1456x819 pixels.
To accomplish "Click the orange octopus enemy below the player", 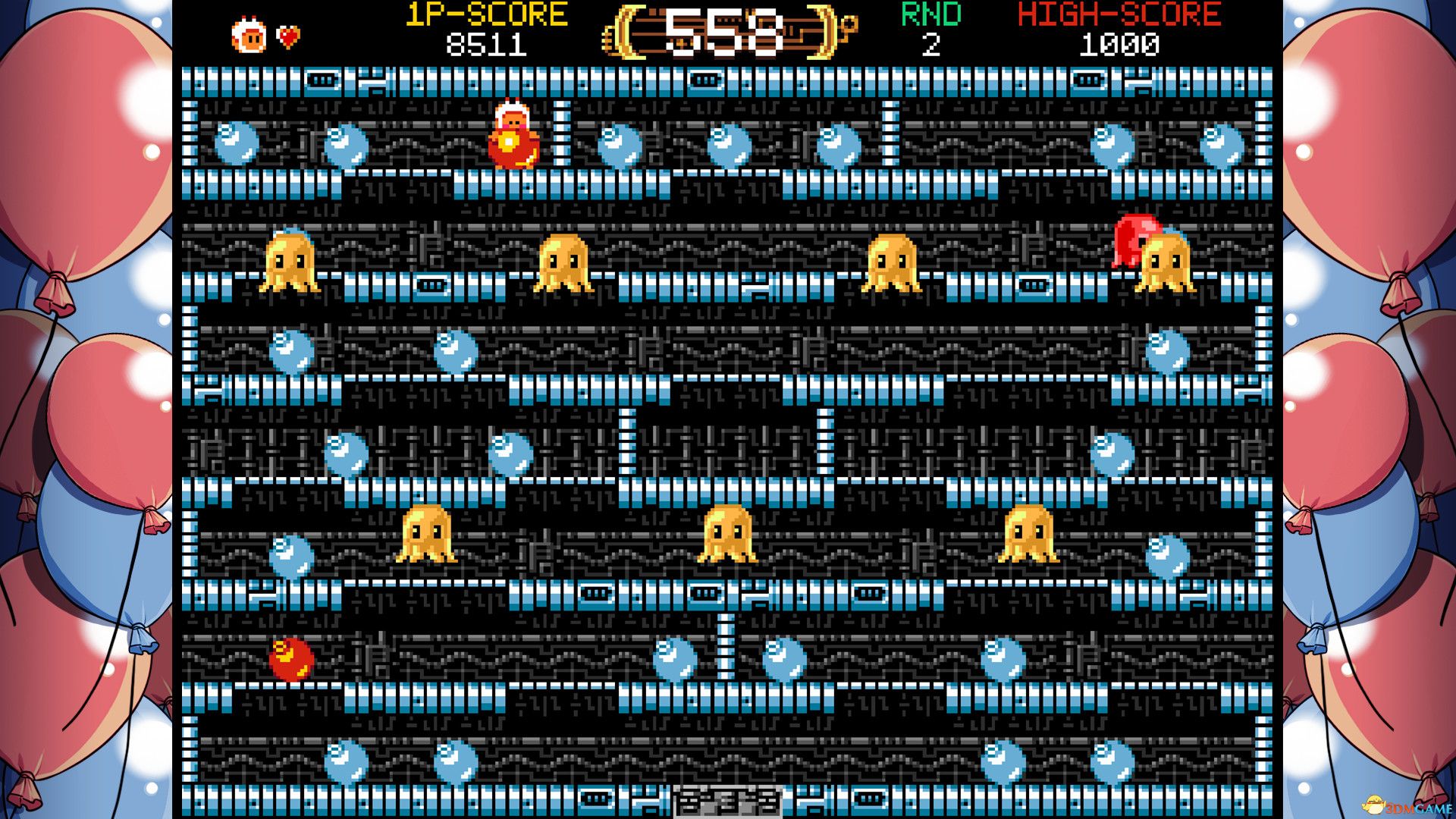I will (x=565, y=262).
